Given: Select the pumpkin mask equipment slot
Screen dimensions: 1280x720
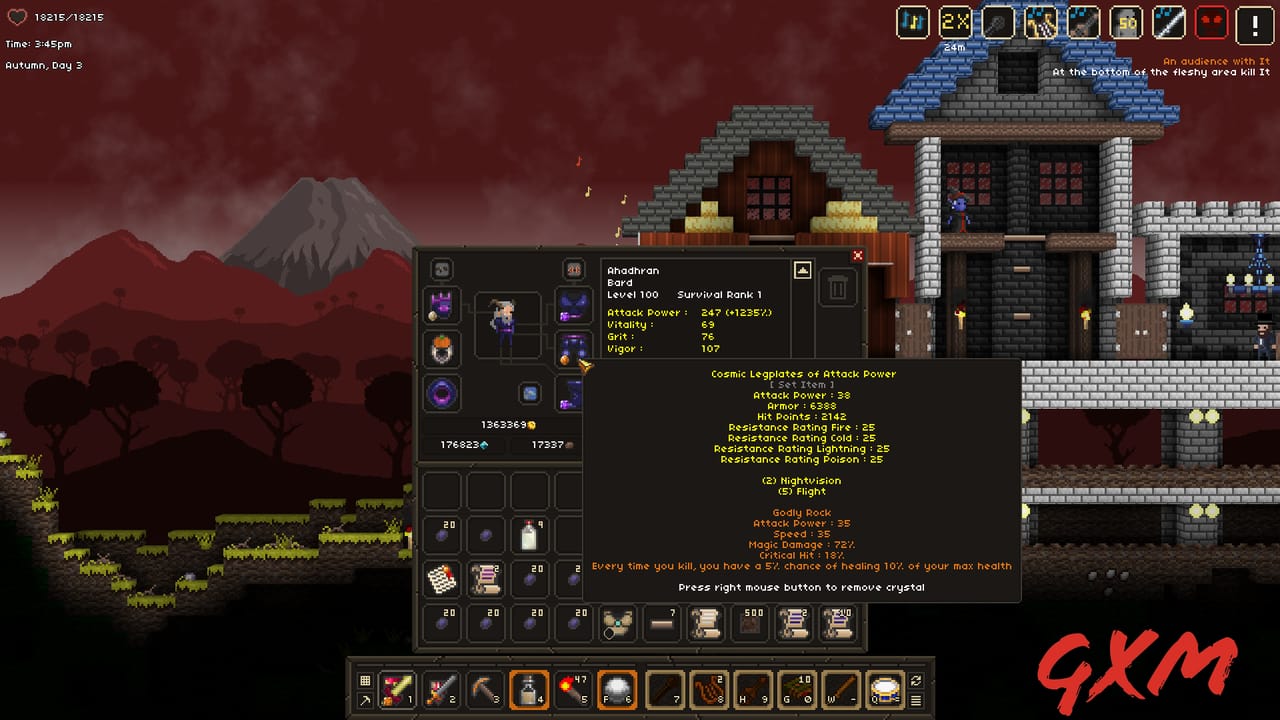Looking at the screenshot, I should [x=443, y=348].
